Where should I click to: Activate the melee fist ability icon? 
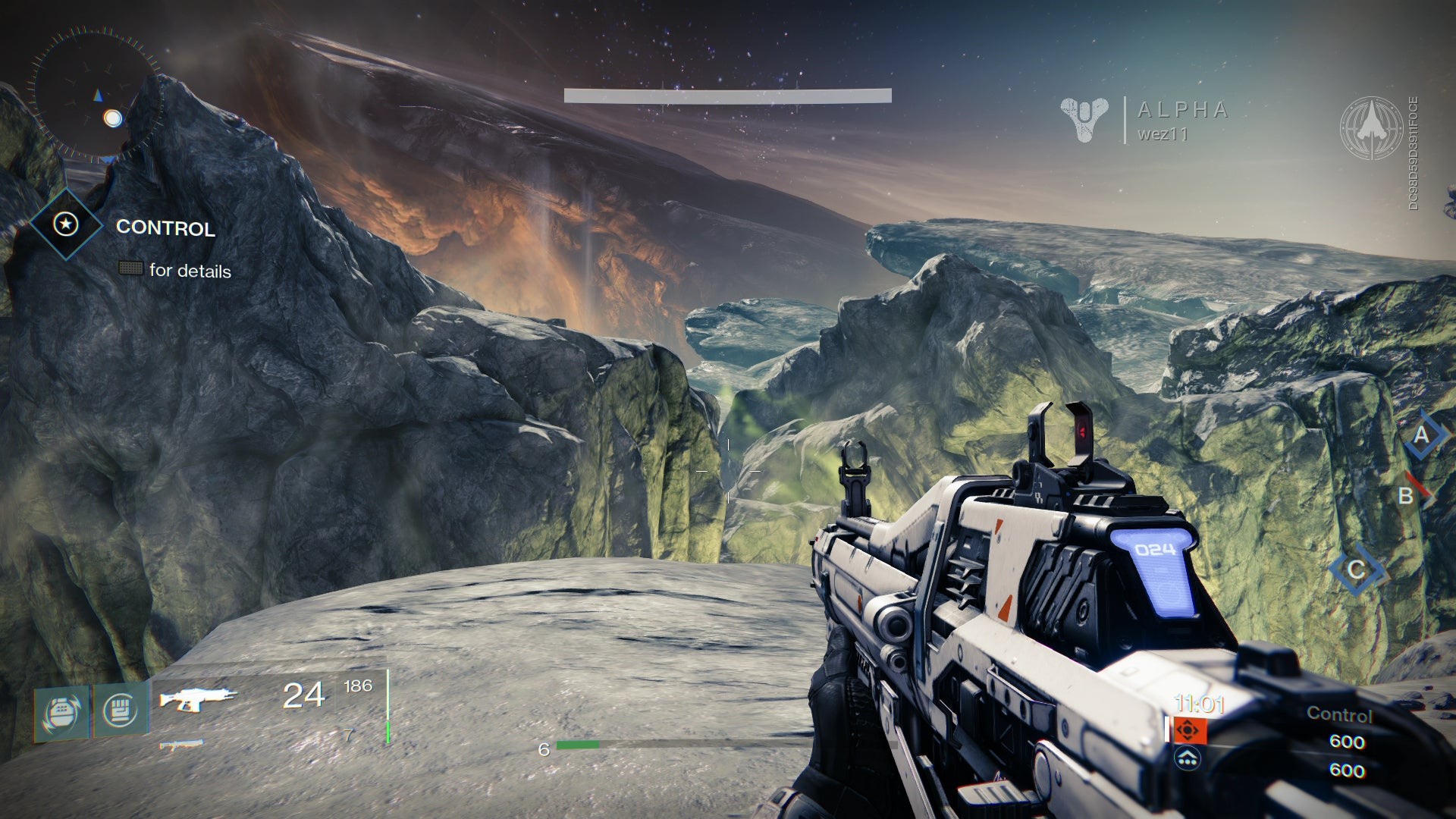(x=120, y=711)
